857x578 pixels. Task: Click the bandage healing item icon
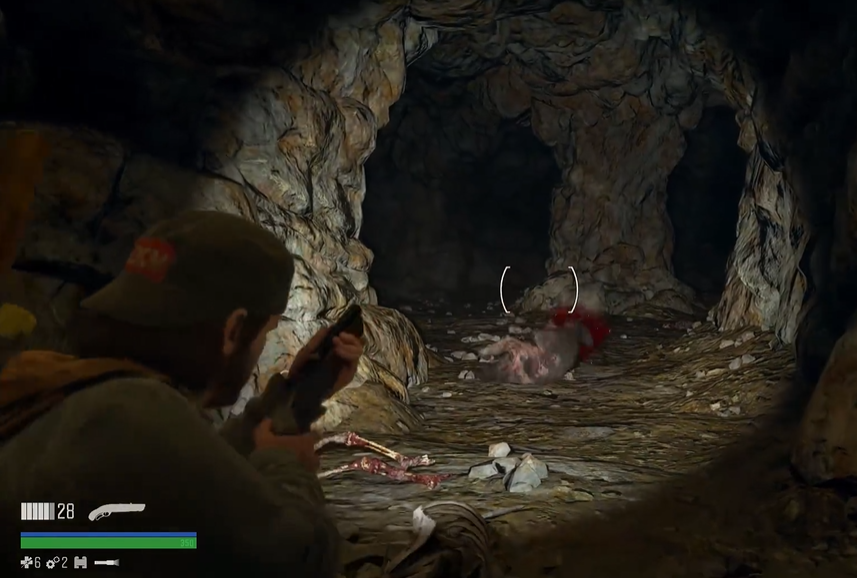[x=27, y=563]
